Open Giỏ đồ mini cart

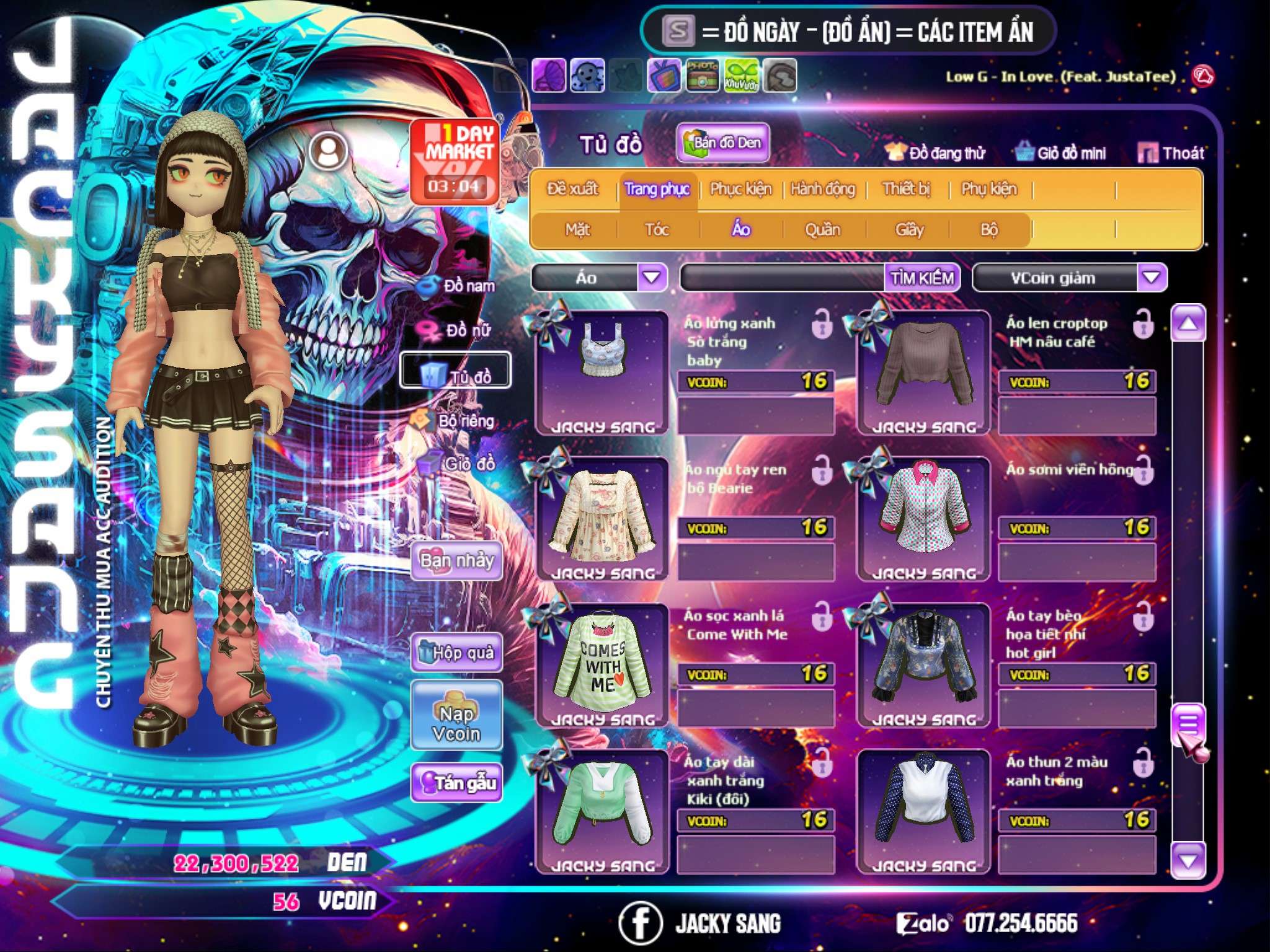(x=1061, y=153)
